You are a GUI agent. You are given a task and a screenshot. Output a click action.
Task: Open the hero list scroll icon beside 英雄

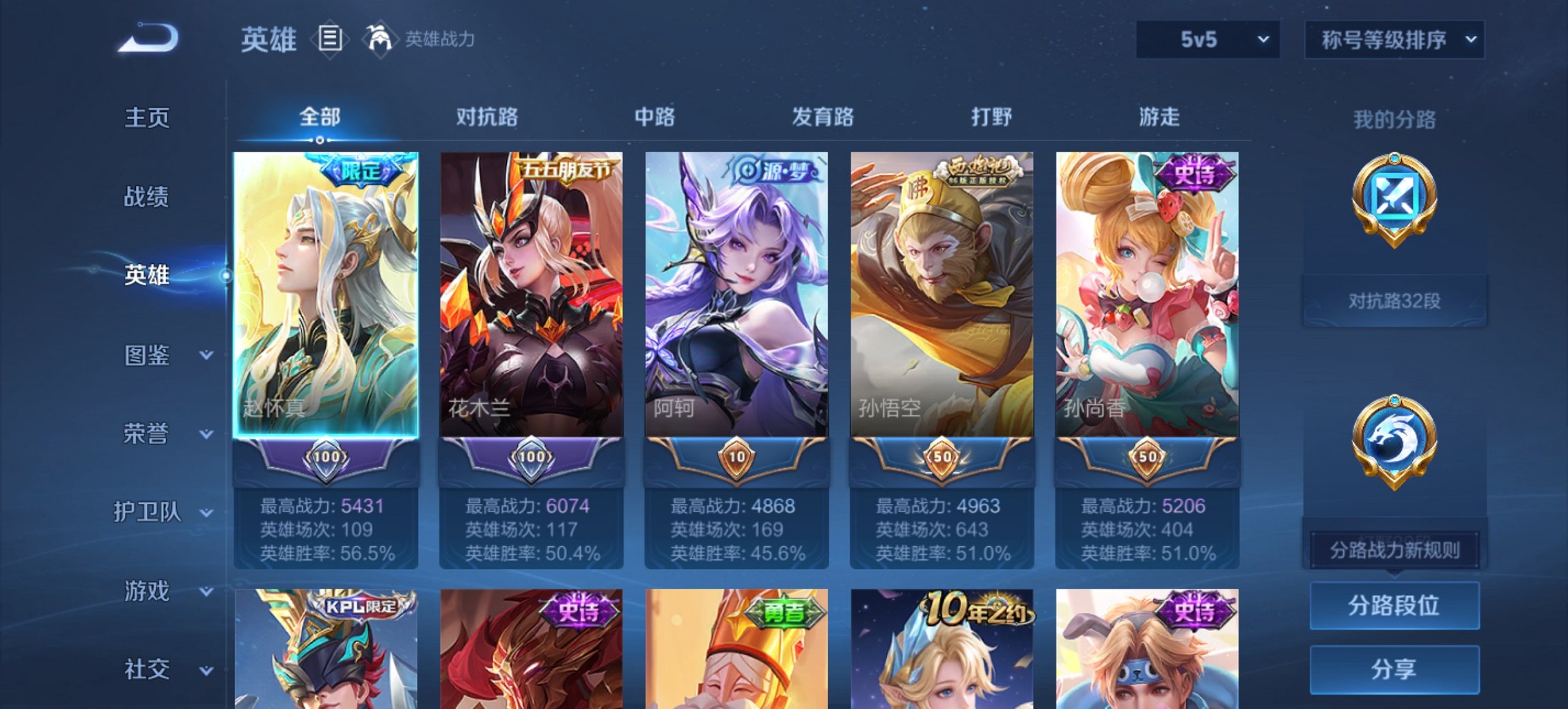329,39
